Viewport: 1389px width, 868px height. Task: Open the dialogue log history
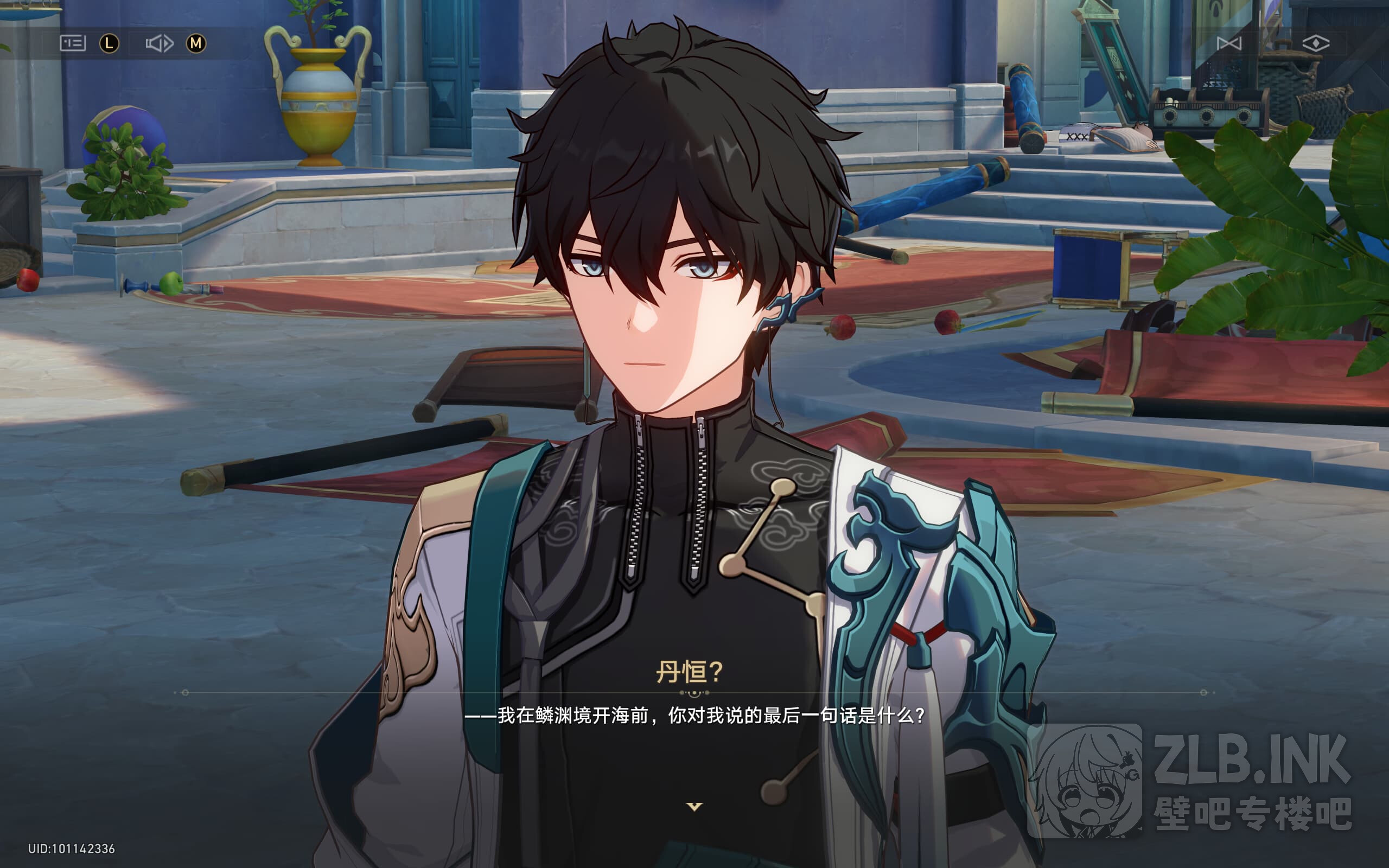pyautogui.click(x=73, y=43)
